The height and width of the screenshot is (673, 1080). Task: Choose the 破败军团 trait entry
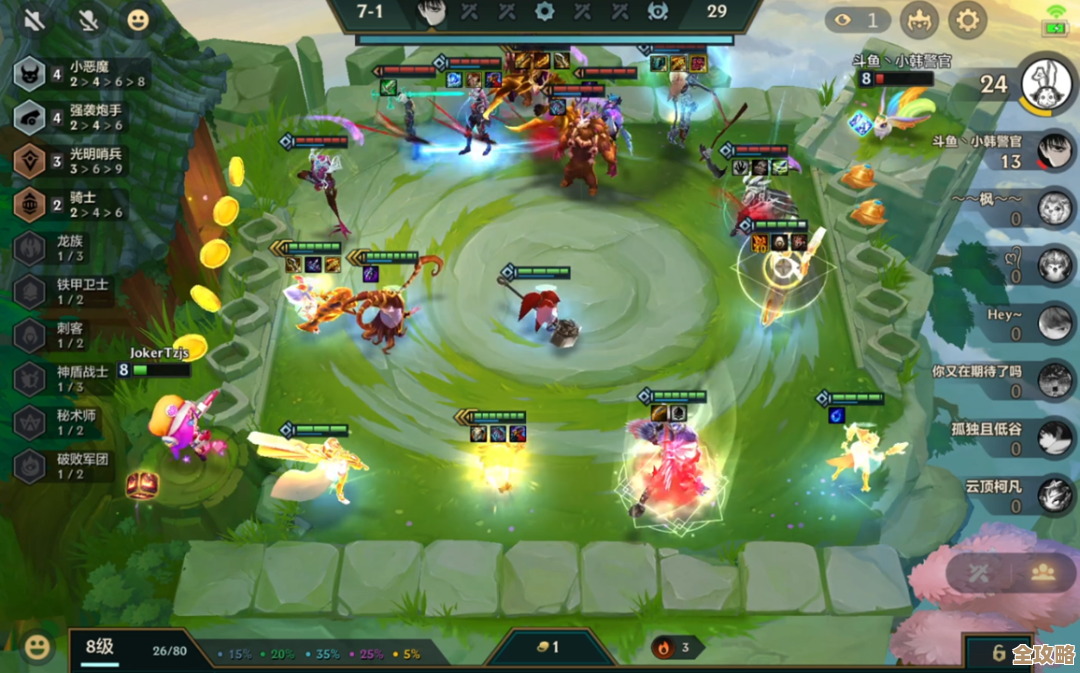coord(70,466)
